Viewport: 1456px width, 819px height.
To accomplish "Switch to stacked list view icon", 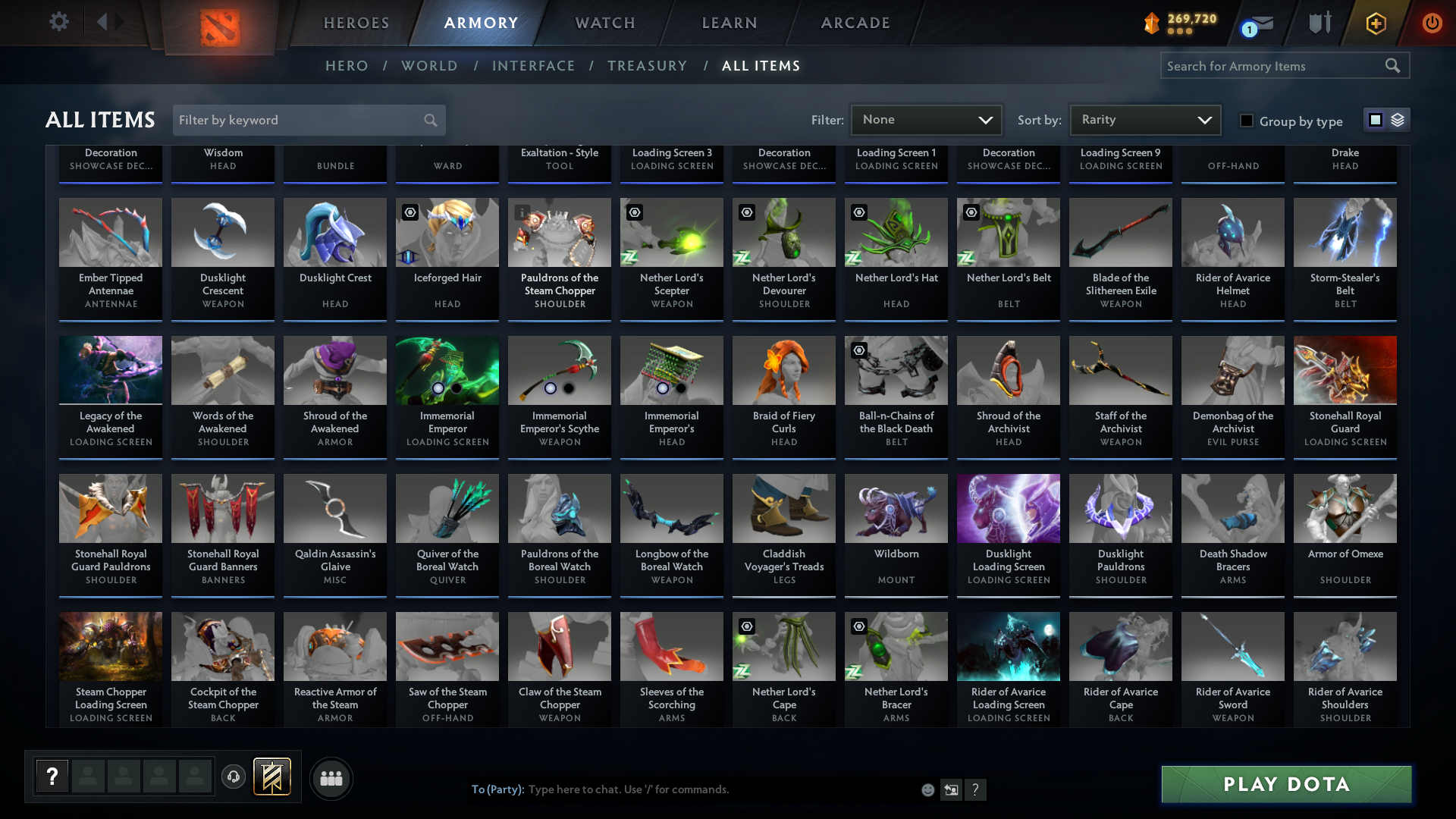I will [1398, 120].
